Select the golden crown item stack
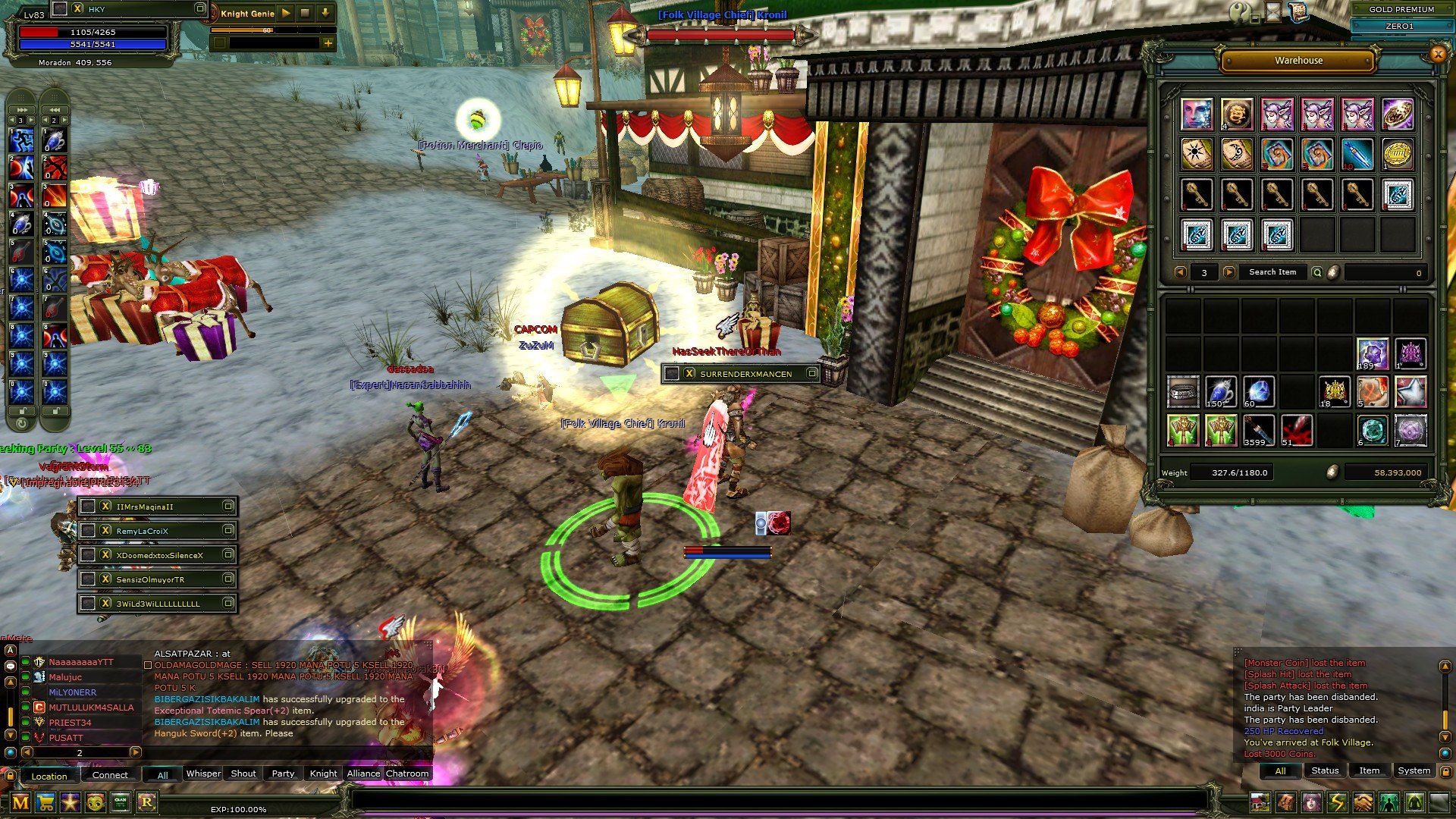This screenshot has width=1456, height=819. [1335, 392]
